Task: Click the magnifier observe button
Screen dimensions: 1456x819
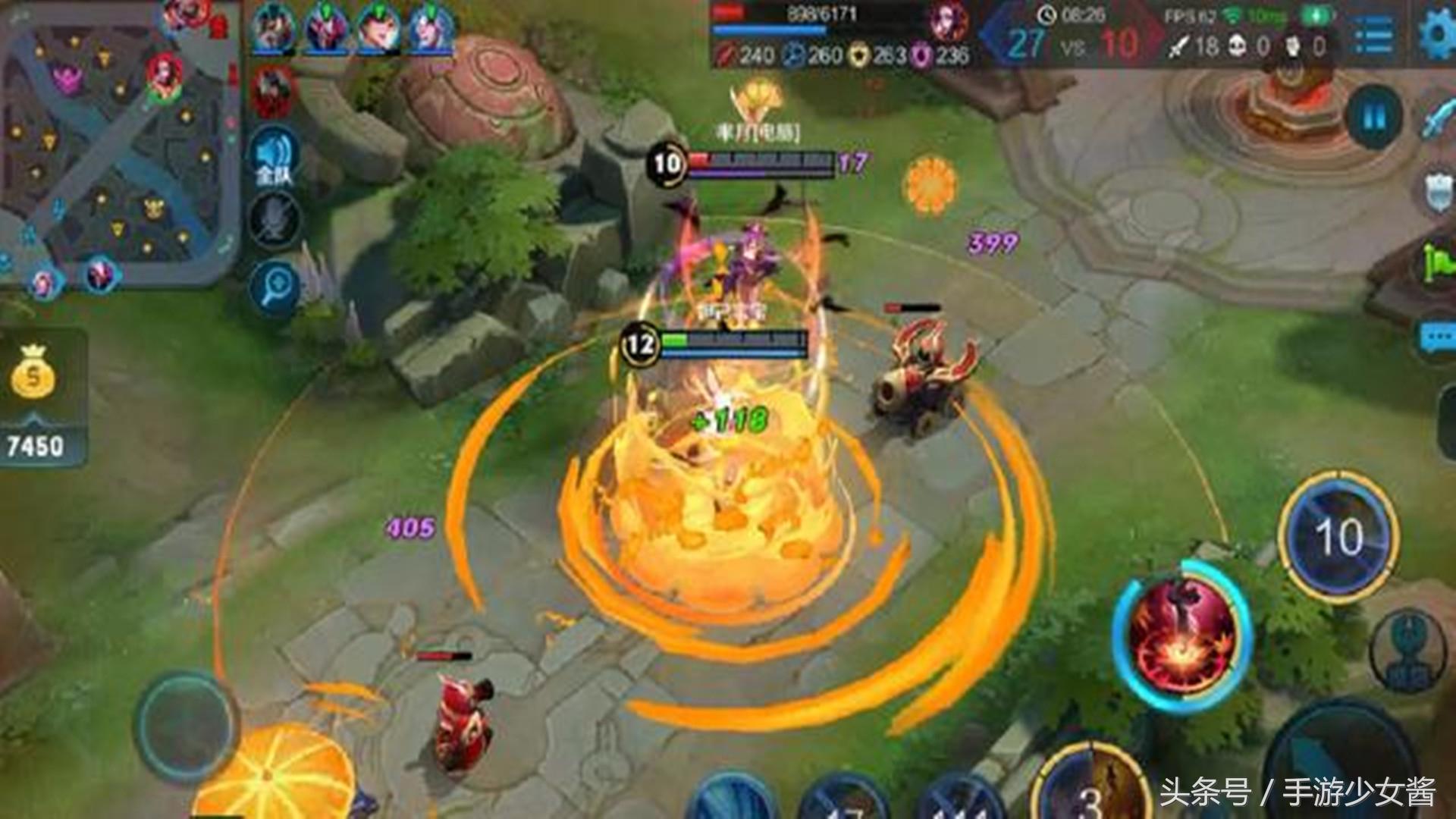Action: [275, 287]
